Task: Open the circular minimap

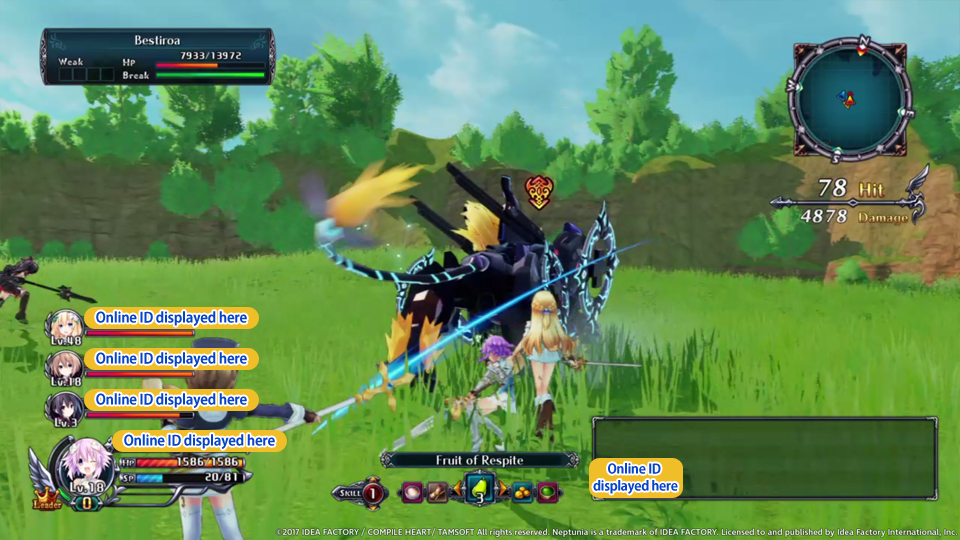Action: [x=849, y=98]
